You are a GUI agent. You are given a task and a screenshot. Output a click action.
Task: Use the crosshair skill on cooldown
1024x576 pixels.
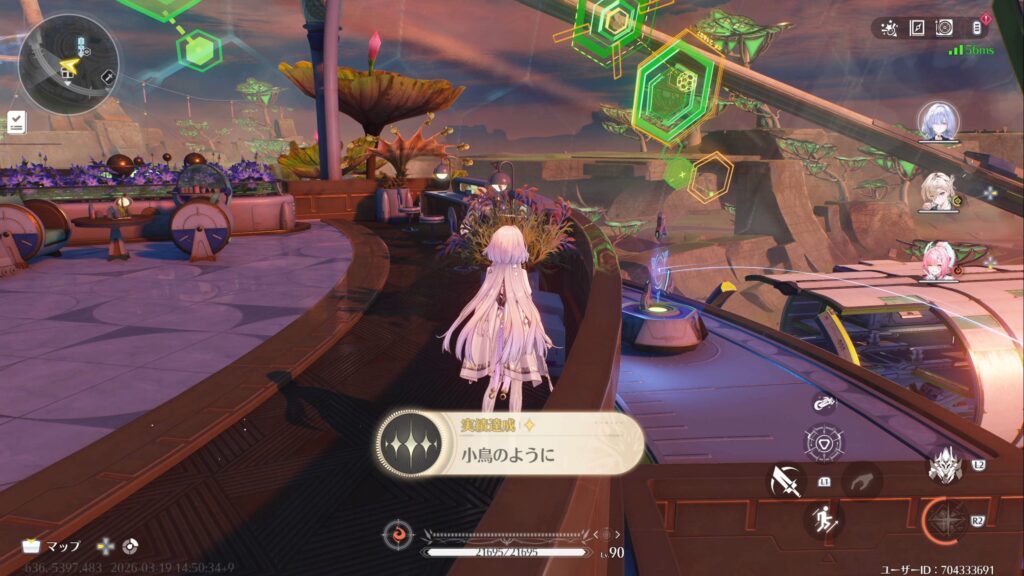(943, 520)
